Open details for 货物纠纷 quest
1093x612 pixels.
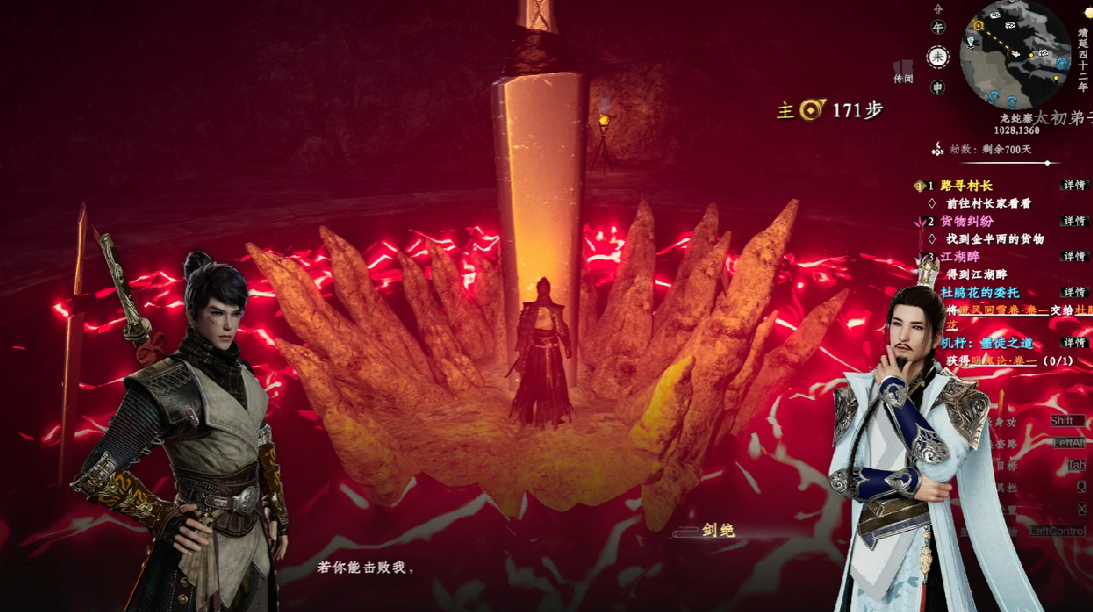pyautogui.click(x=1074, y=221)
